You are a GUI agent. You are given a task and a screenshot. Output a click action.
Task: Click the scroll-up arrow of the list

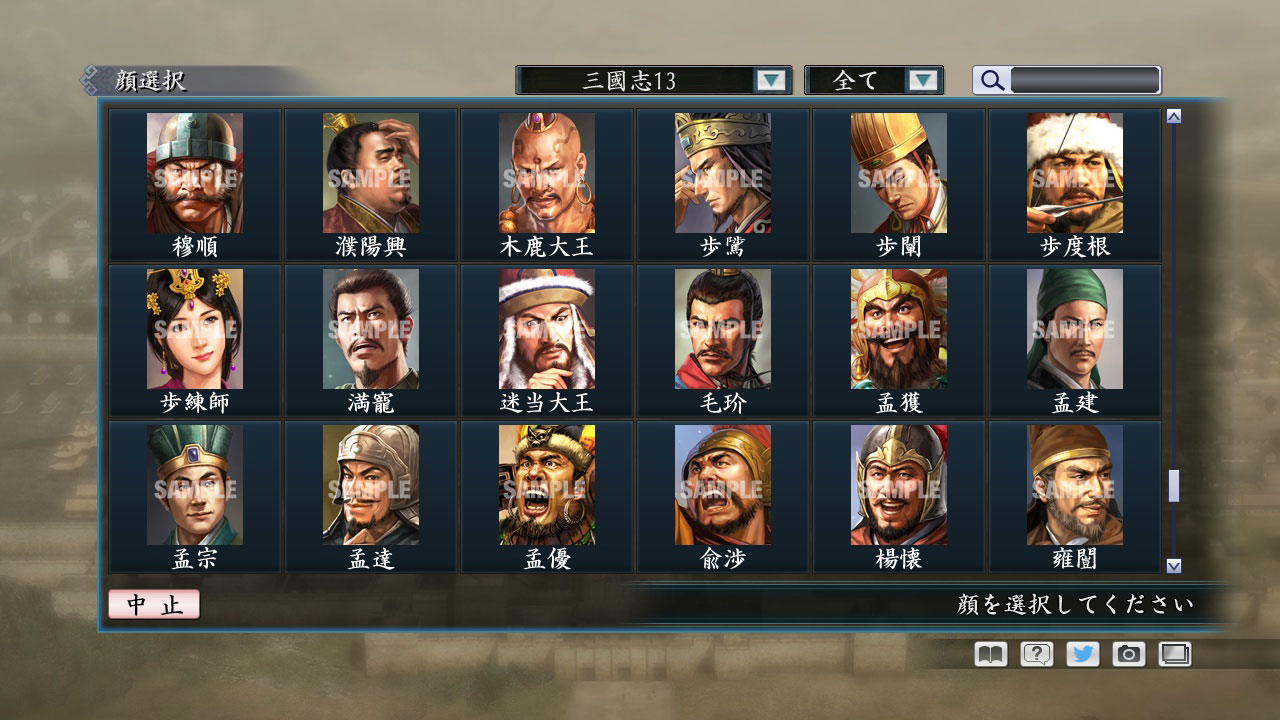point(1172,115)
